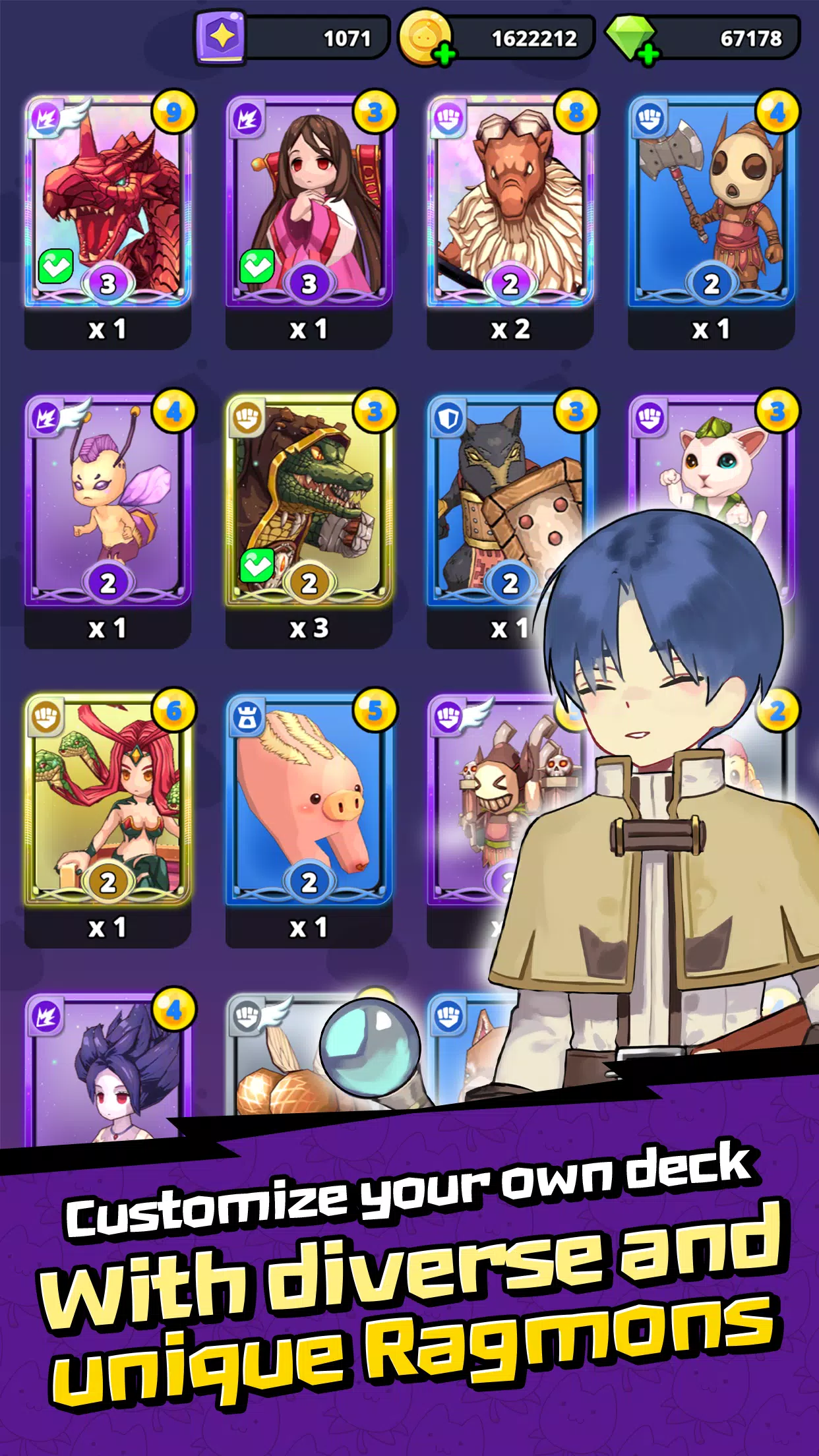Select the red dragon card
This screenshot has height=1456, width=819.
pos(108,201)
